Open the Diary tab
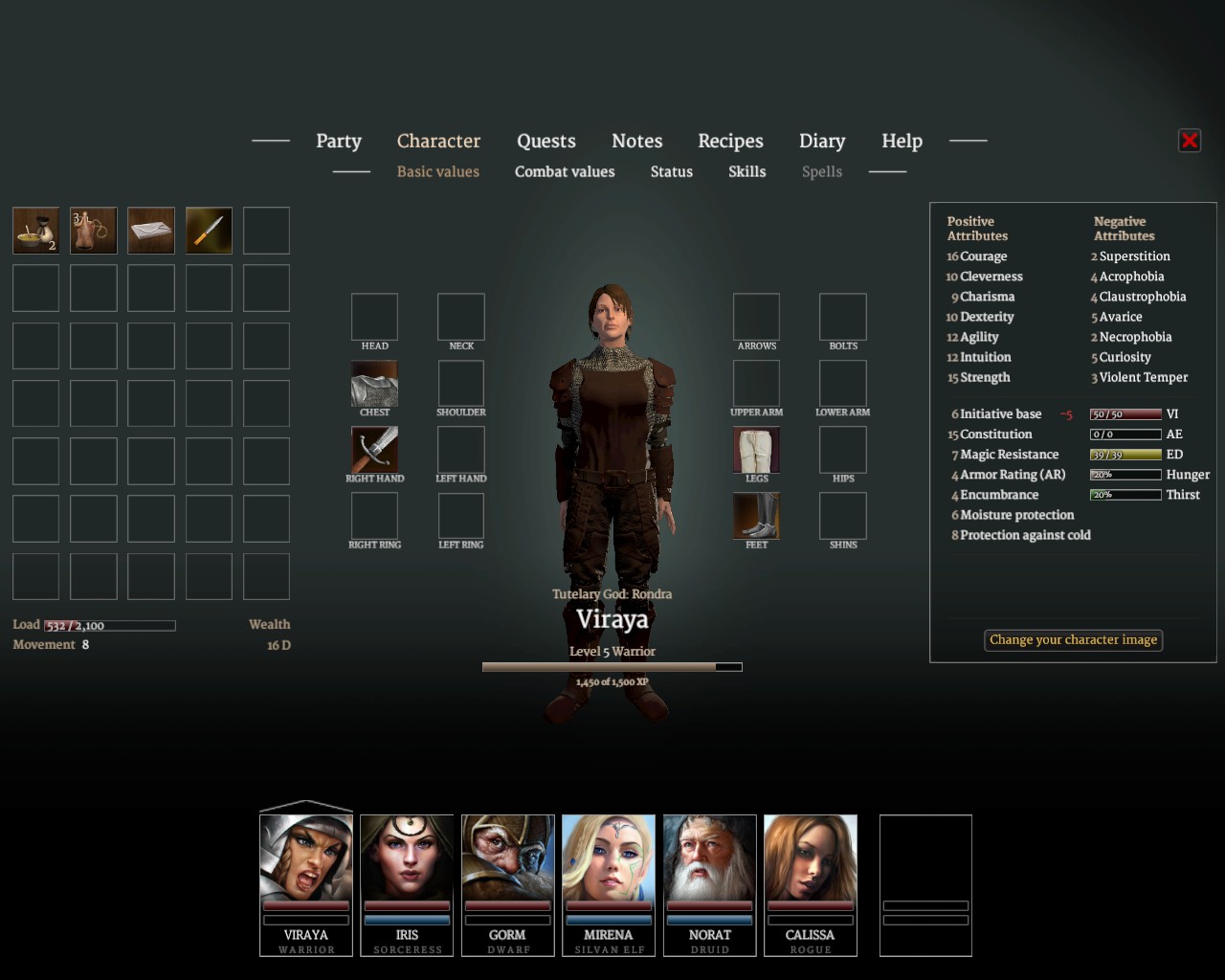Screen dimensions: 1225x980 pyautogui.click(x=822, y=141)
